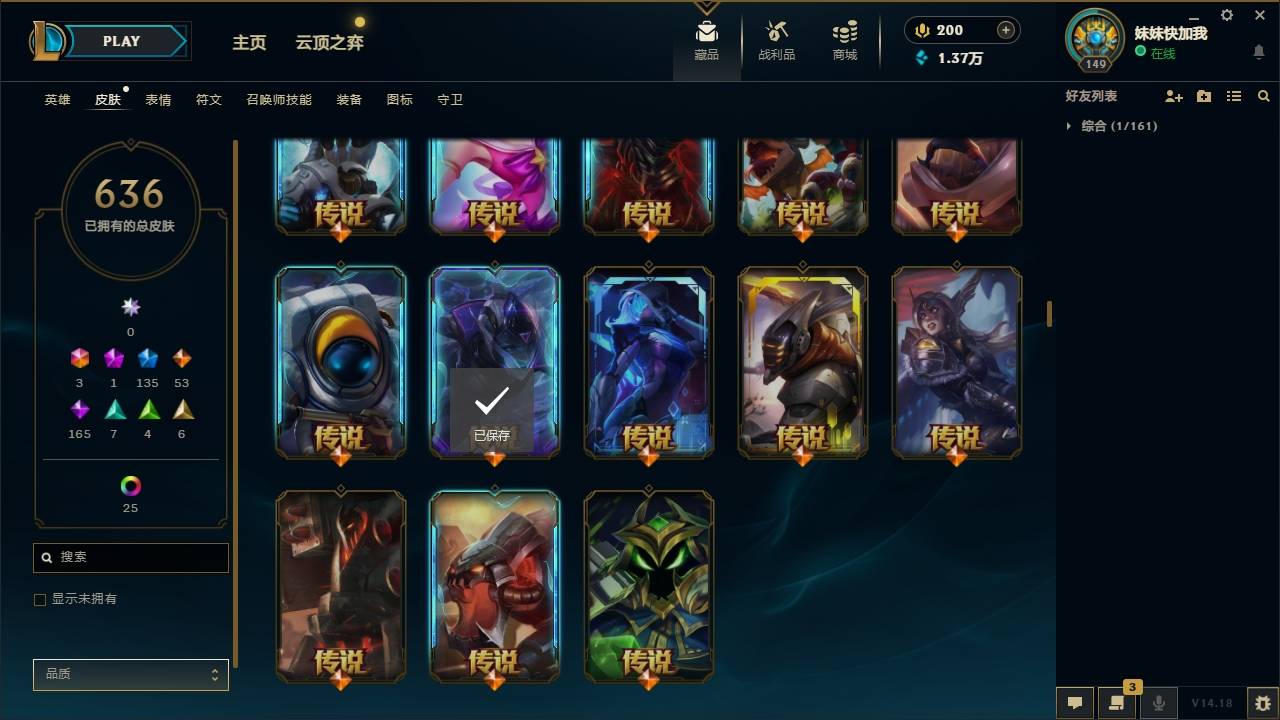Click the add-friend icon in friends list
1280x720 pixels.
pyautogui.click(x=1171, y=96)
